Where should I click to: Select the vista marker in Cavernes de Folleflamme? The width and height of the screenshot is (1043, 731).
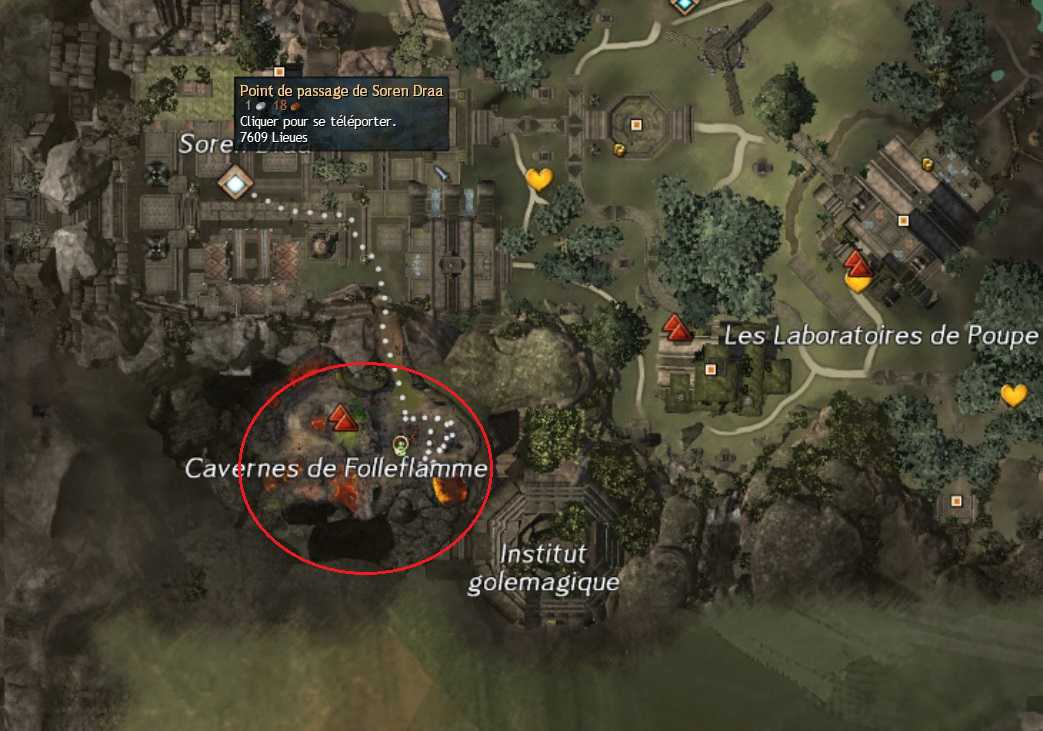point(344,417)
